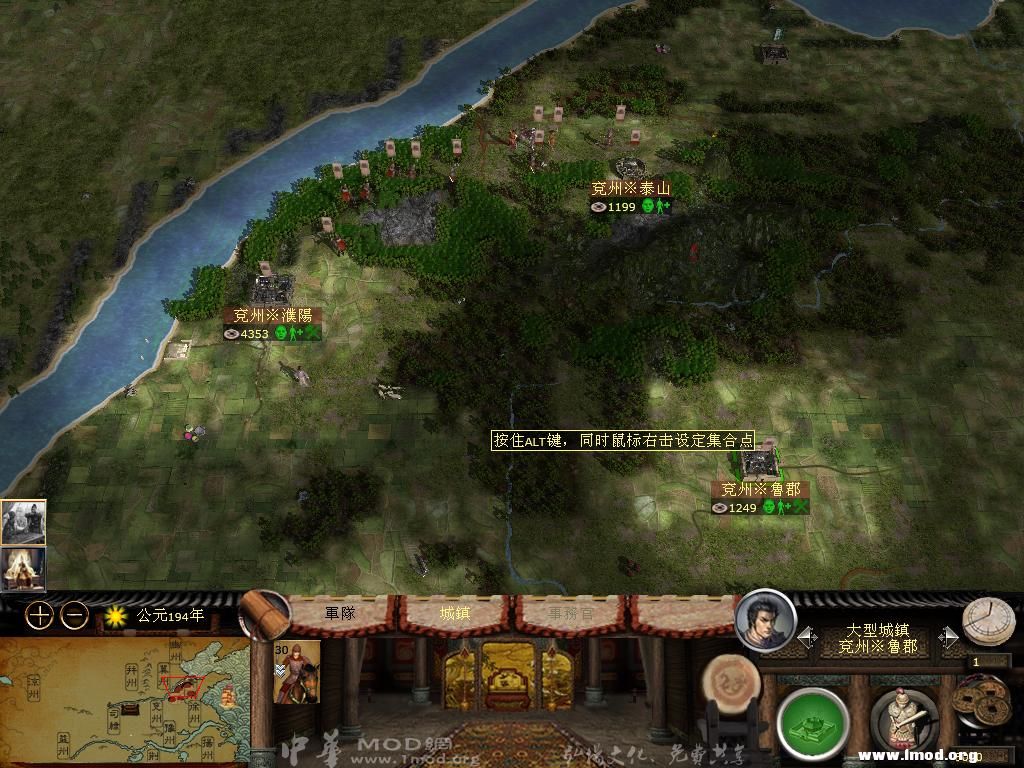Click the campaign minimap of China
This screenshot has width=1024, height=768.
tap(123, 702)
